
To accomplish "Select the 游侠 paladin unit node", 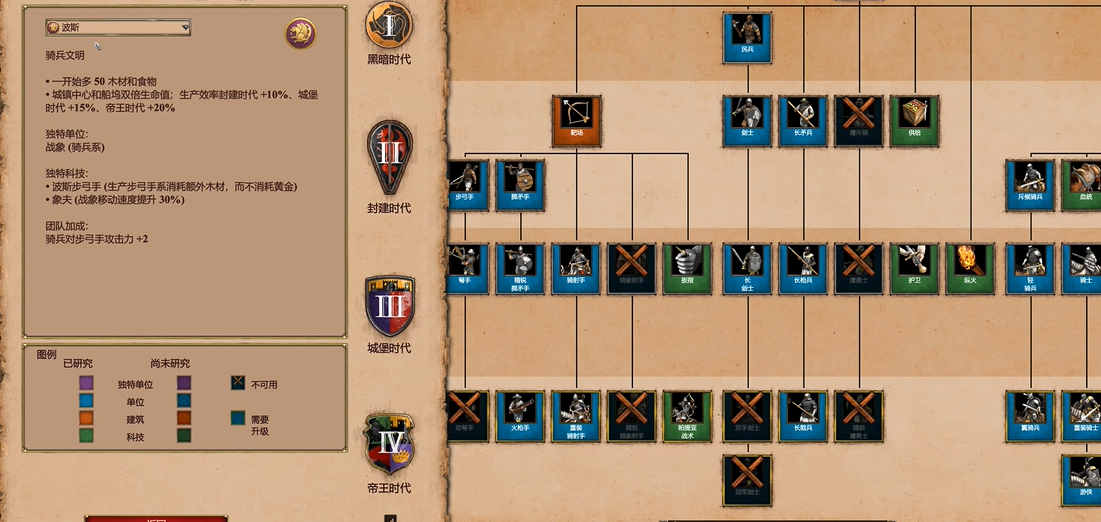I will [x=1085, y=480].
